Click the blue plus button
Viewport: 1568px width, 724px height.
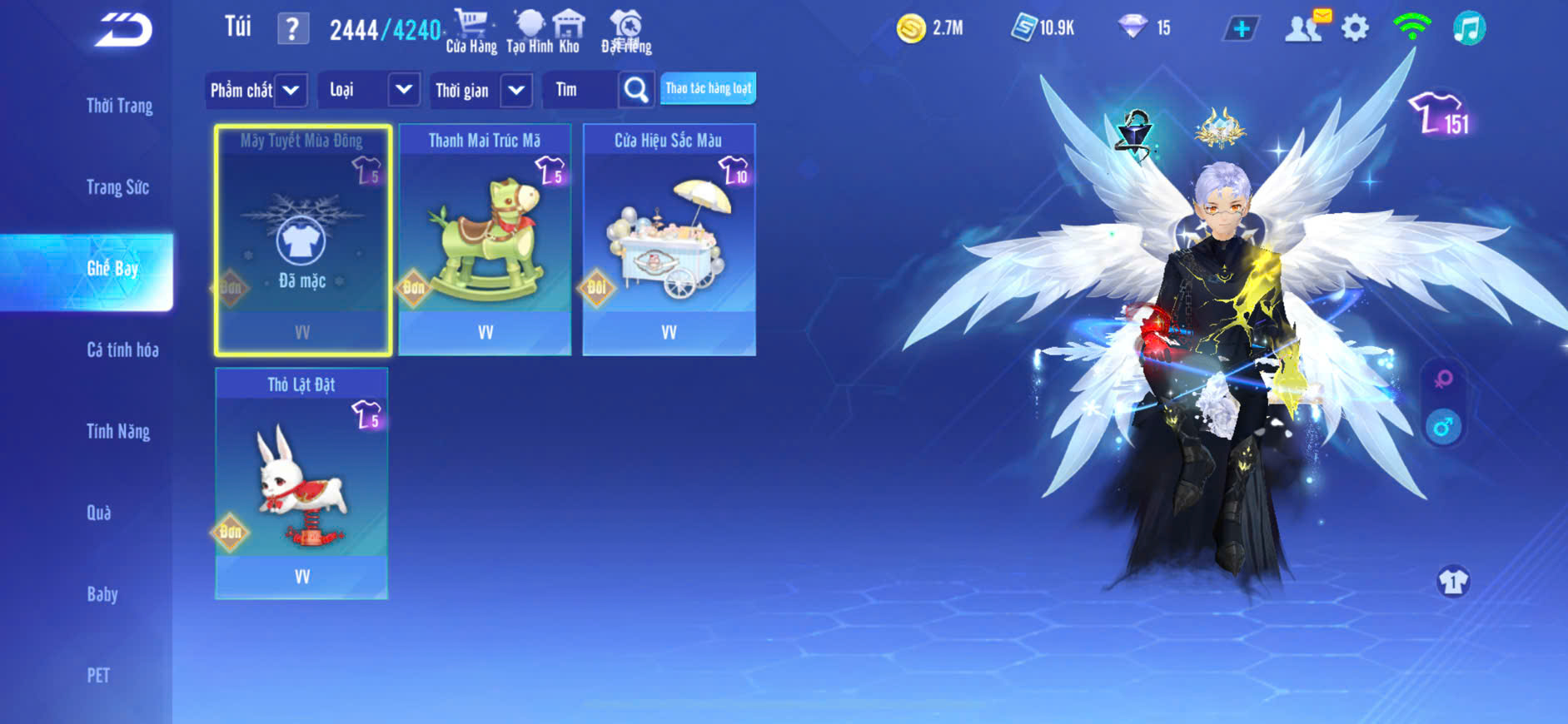point(1241,29)
